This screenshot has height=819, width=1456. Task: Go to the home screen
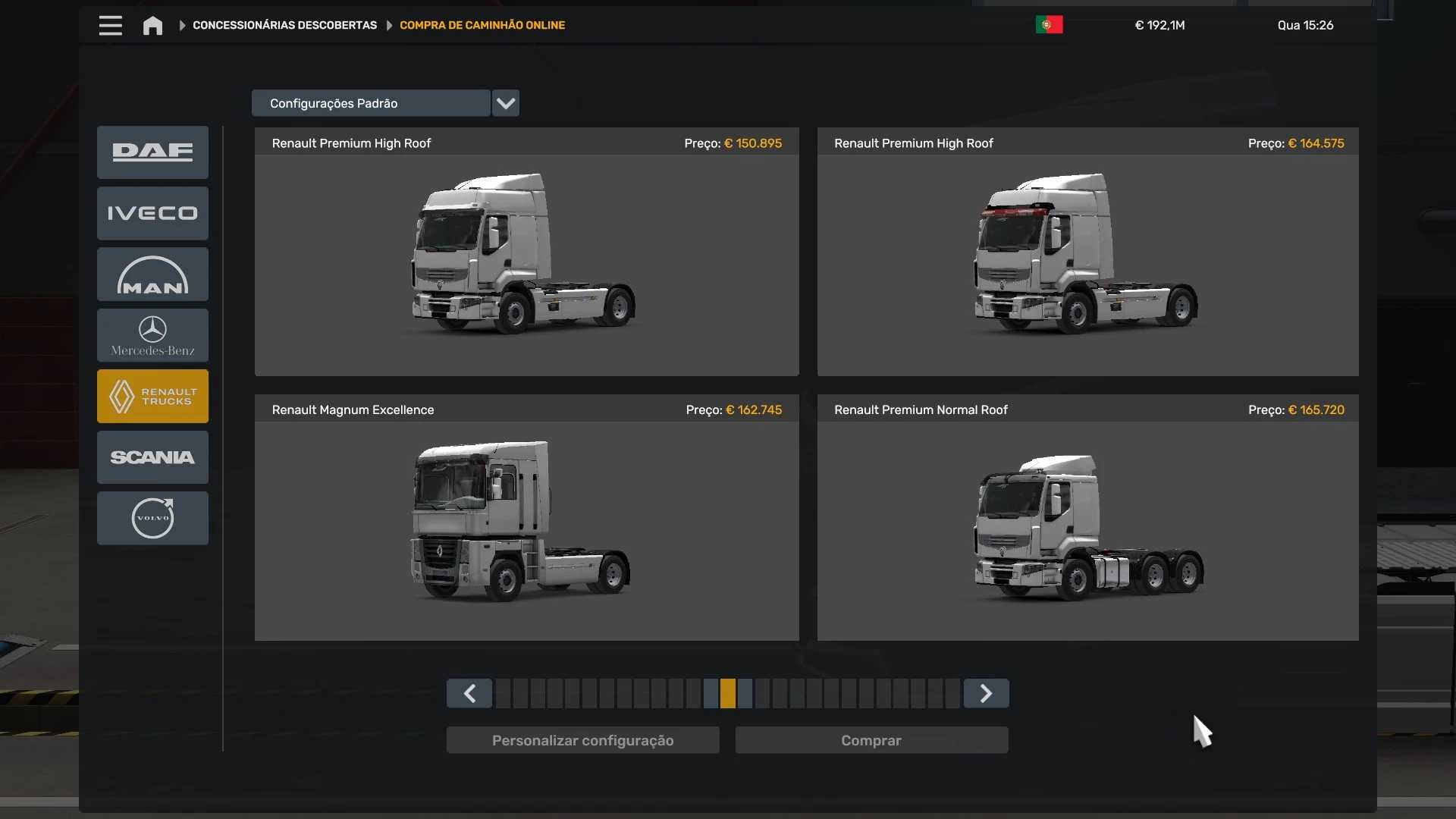tap(152, 26)
